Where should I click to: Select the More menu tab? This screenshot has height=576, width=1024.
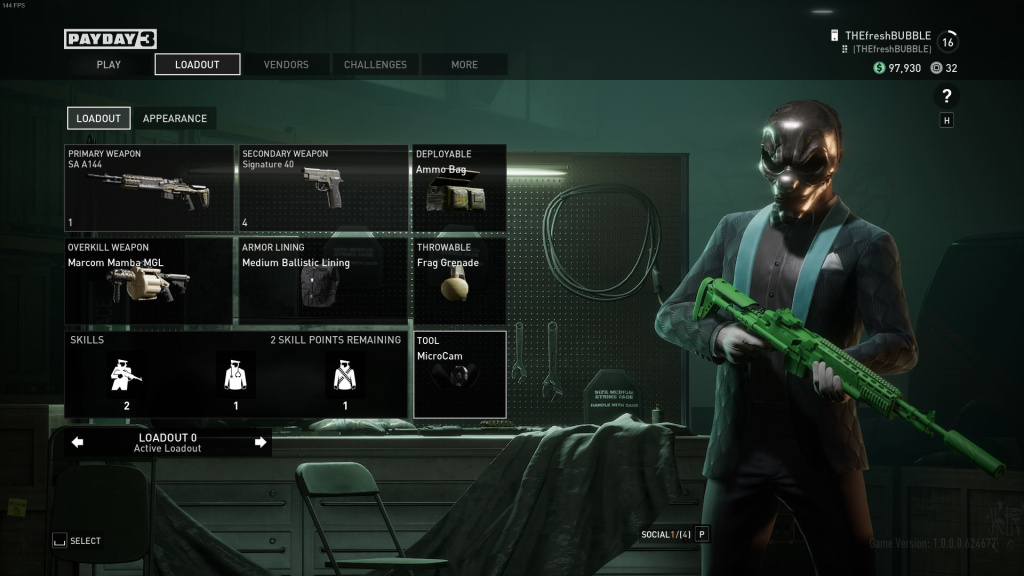[464, 65]
